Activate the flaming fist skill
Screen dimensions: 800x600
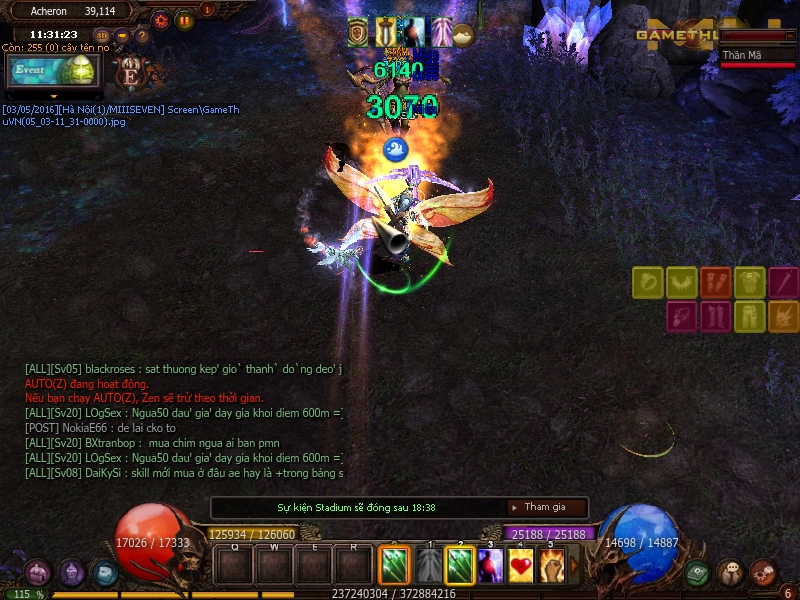(553, 566)
